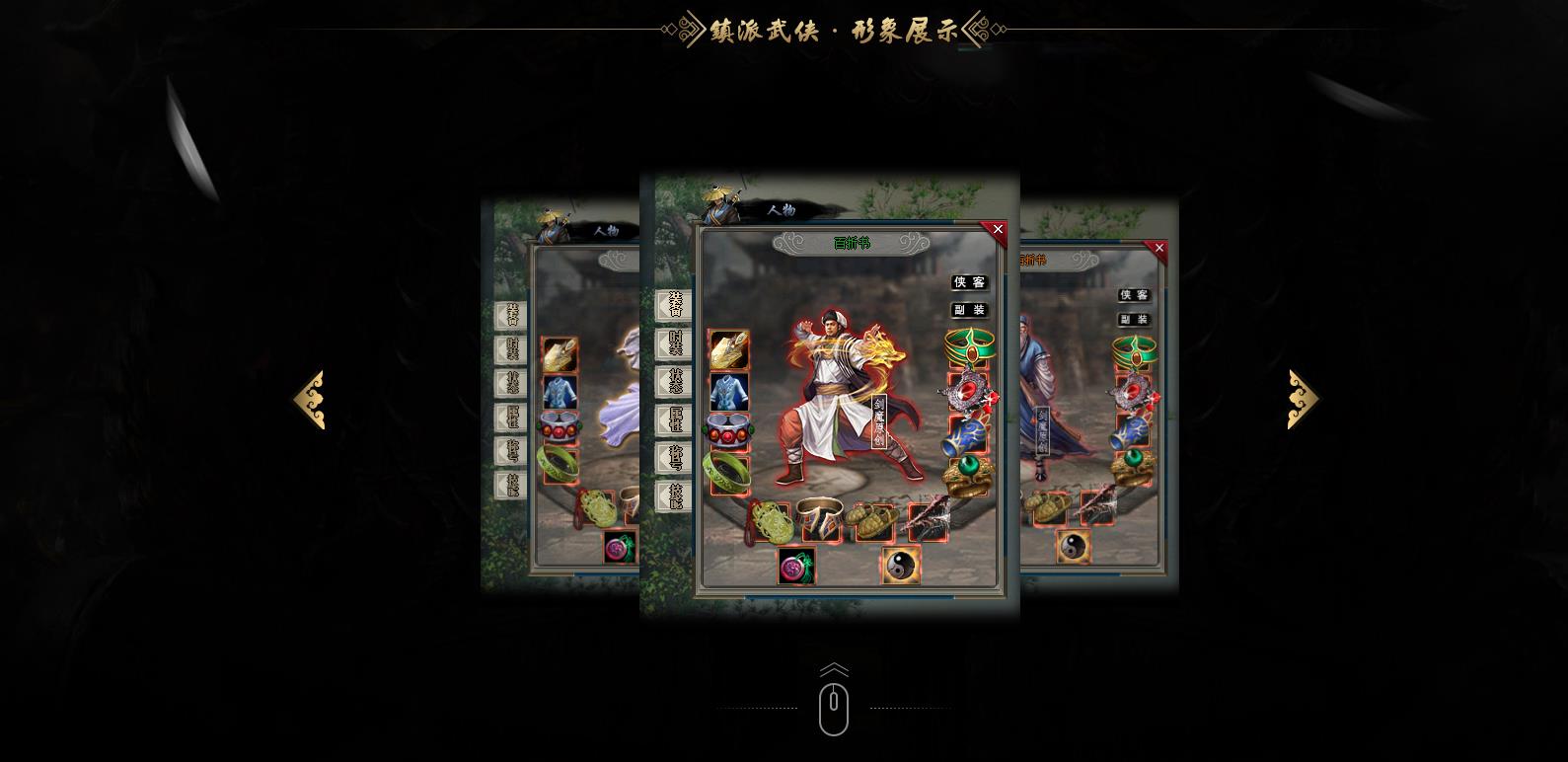Screen dimensions: 1568x762
Task: Inspect the blue robe slot on the front card
Action: click(729, 392)
